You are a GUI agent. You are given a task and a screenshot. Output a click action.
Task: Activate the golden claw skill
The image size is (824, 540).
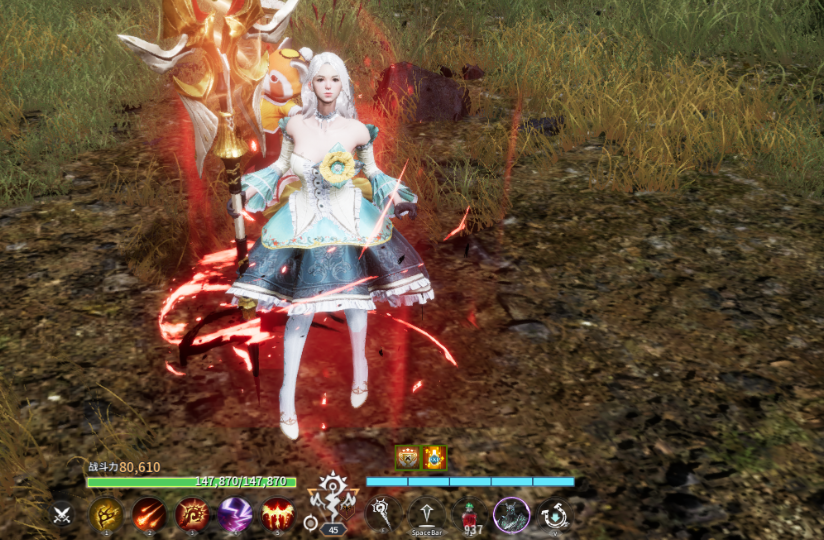point(106,514)
